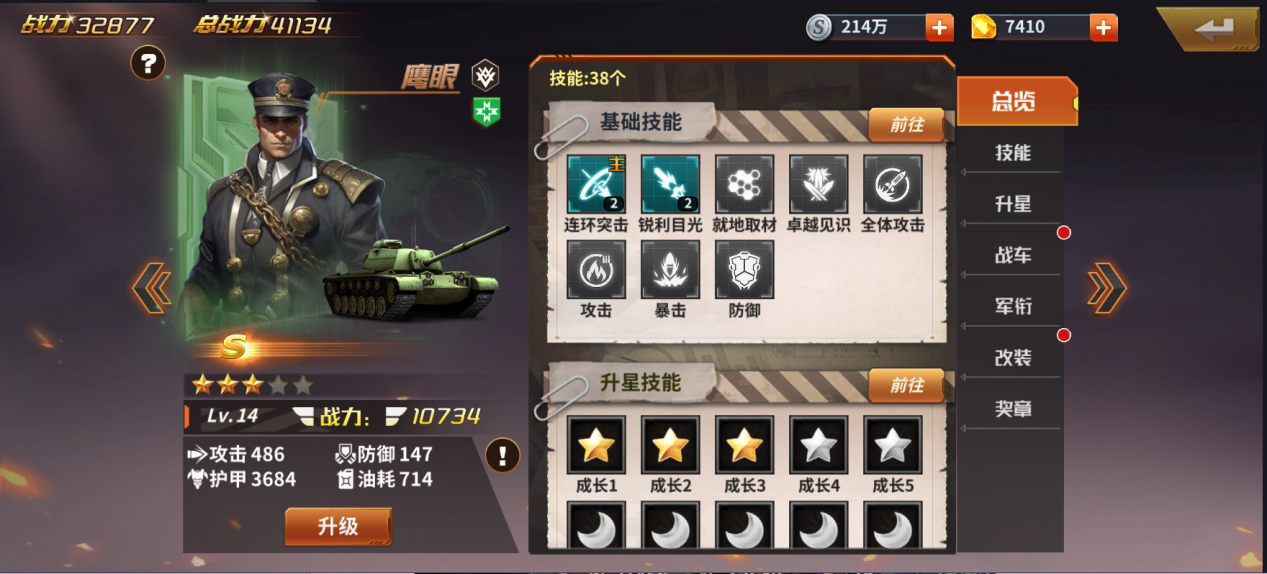Click the 升级 upgrade button
Viewport: 1267px width, 574px height.
[x=337, y=527]
